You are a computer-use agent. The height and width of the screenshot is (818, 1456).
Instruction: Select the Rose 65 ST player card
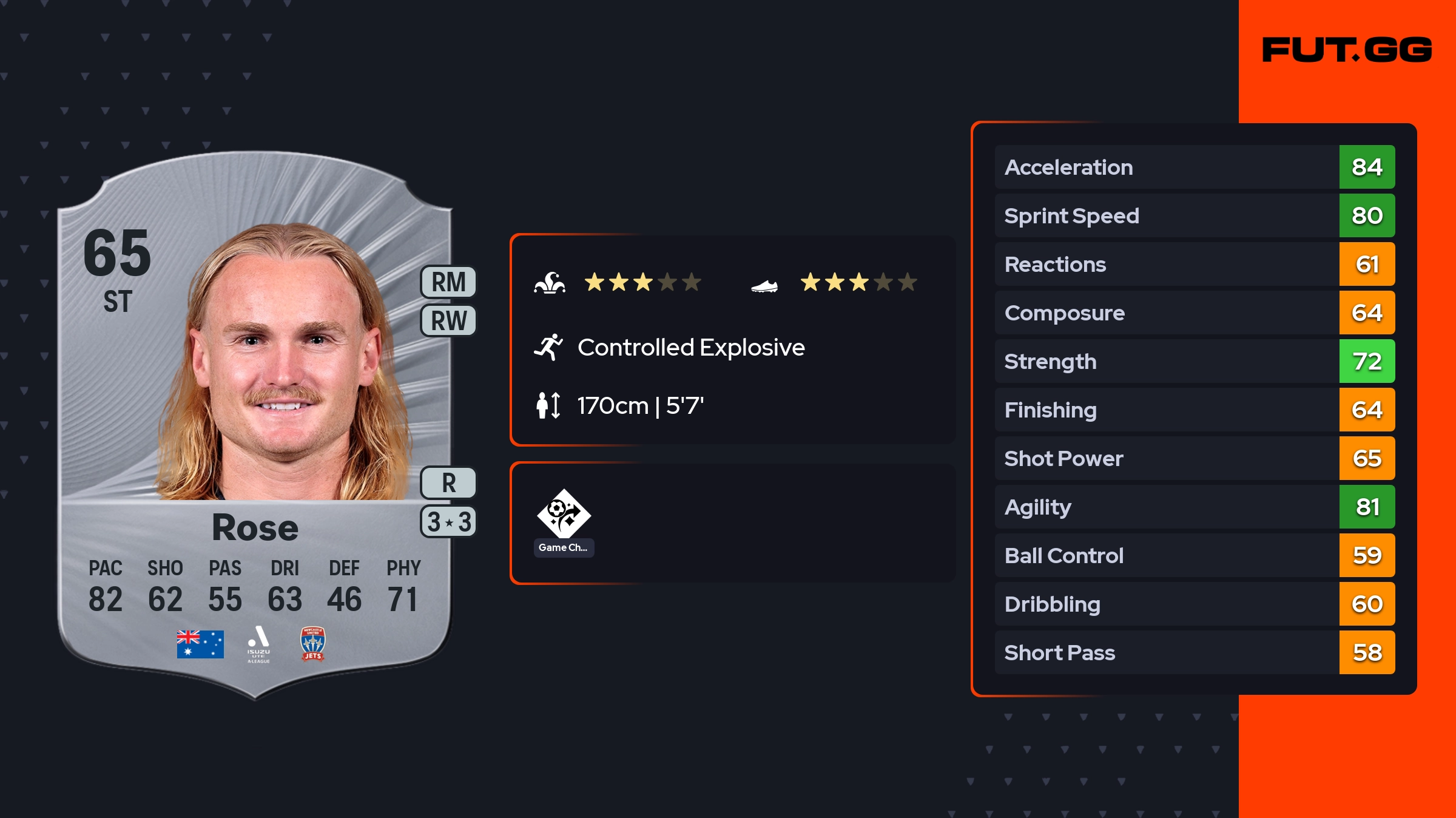pos(255,425)
